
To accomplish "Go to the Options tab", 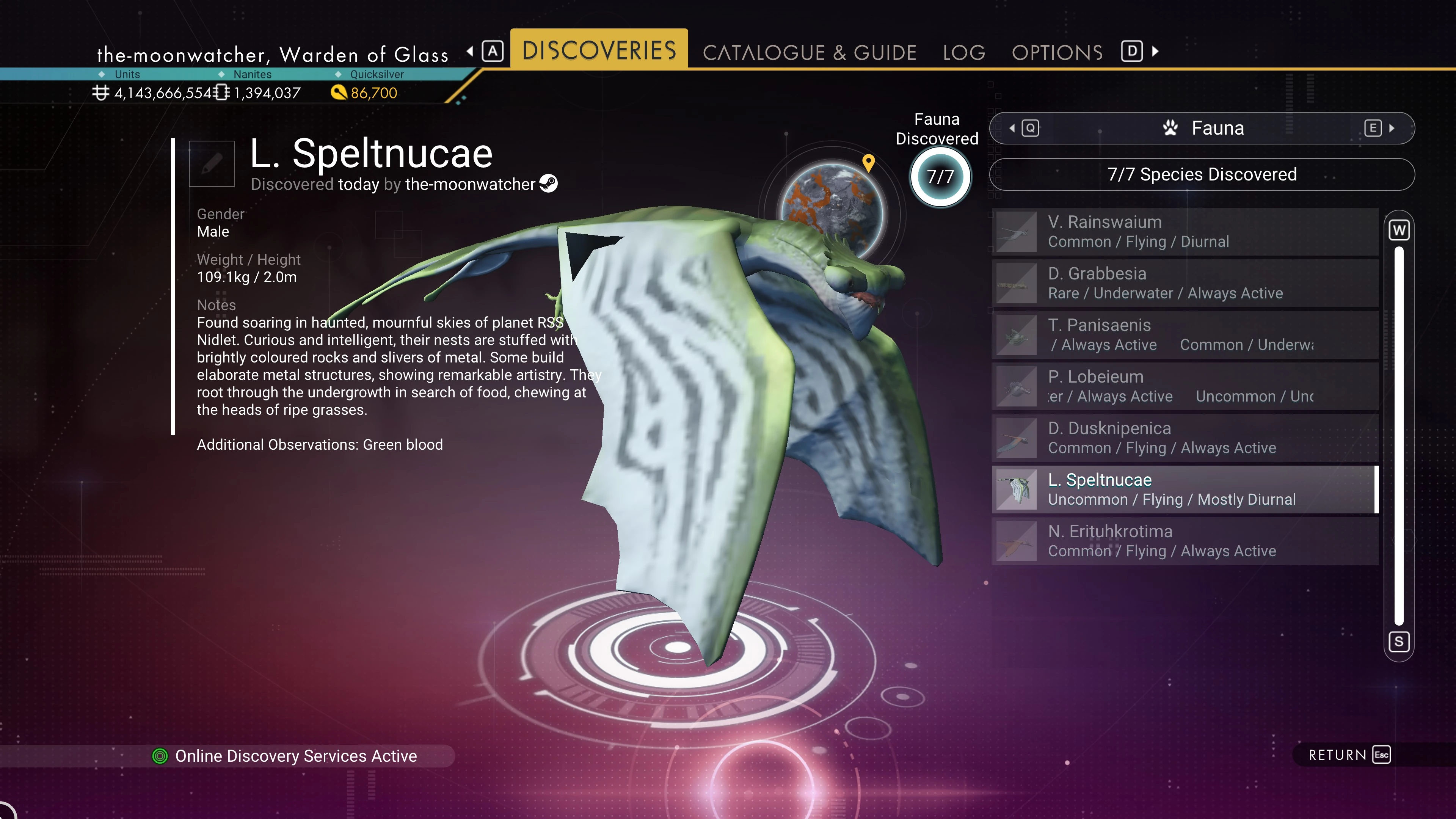I will pos(1057,53).
